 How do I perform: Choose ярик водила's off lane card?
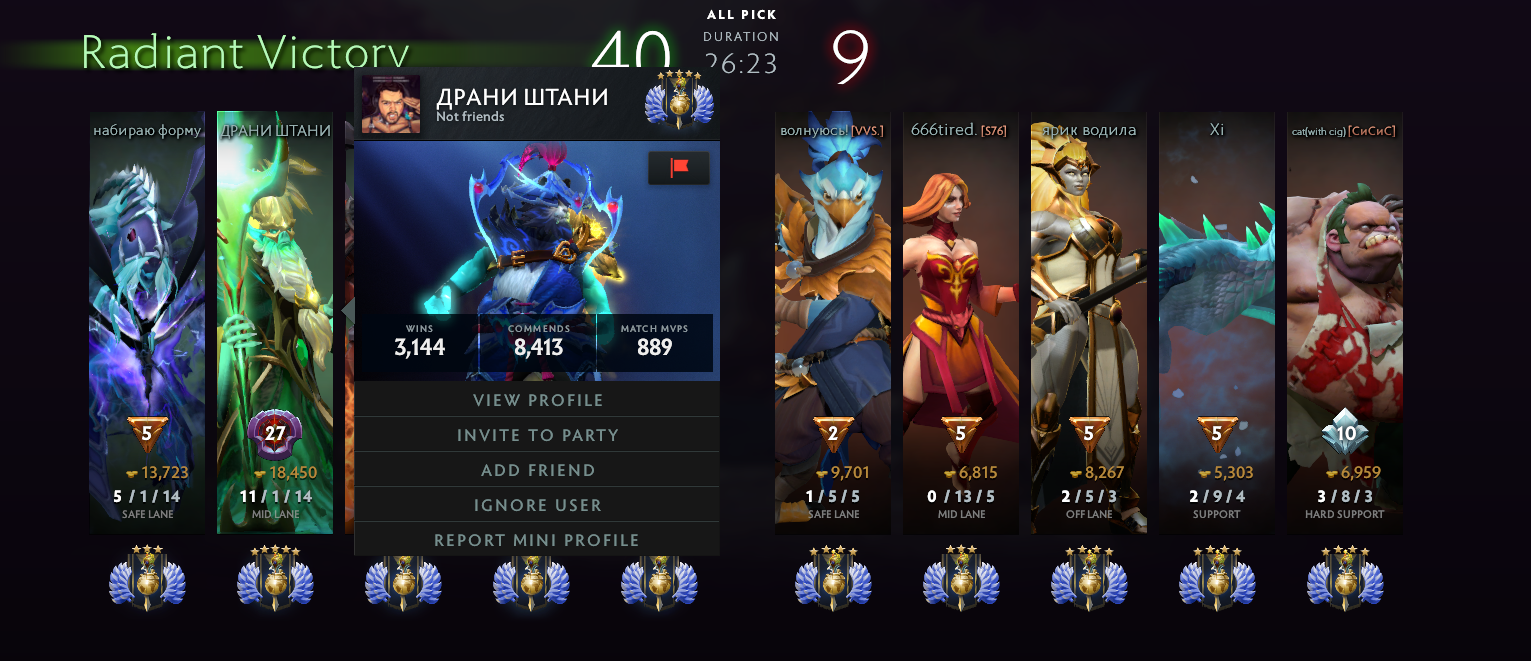click(x=1089, y=300)
